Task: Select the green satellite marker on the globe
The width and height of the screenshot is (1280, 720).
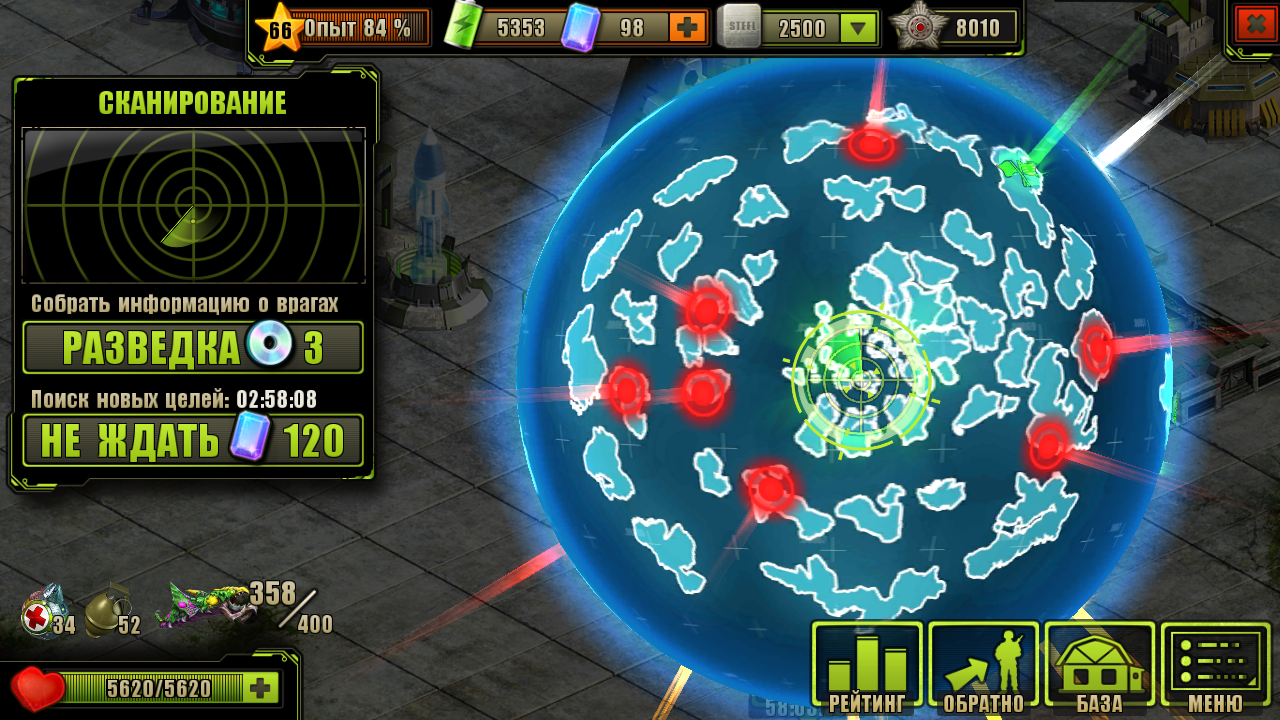Action: tap(1020, 168)
